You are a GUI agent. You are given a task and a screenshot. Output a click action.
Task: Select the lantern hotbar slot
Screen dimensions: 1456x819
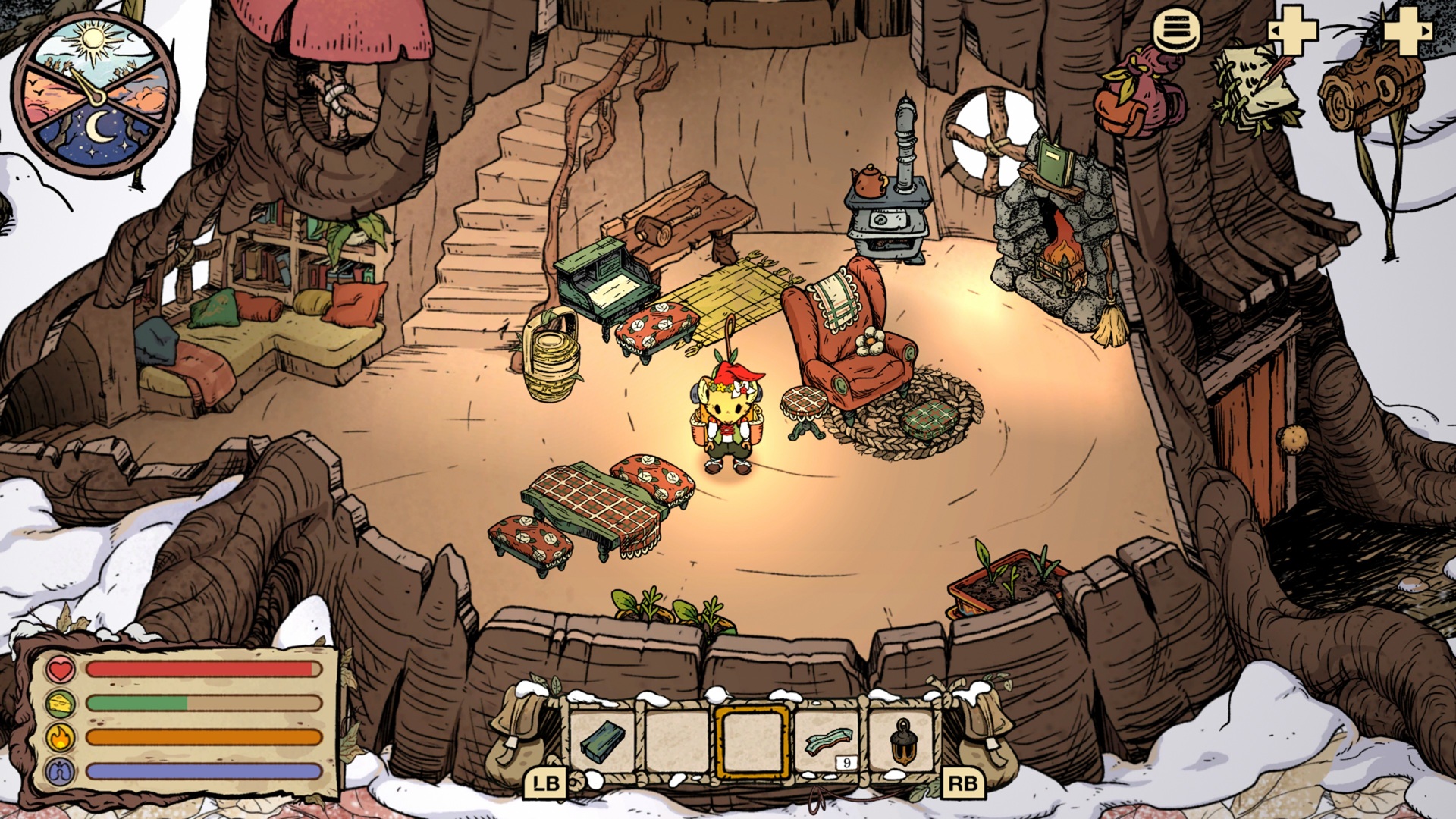(x=902, y=741)
